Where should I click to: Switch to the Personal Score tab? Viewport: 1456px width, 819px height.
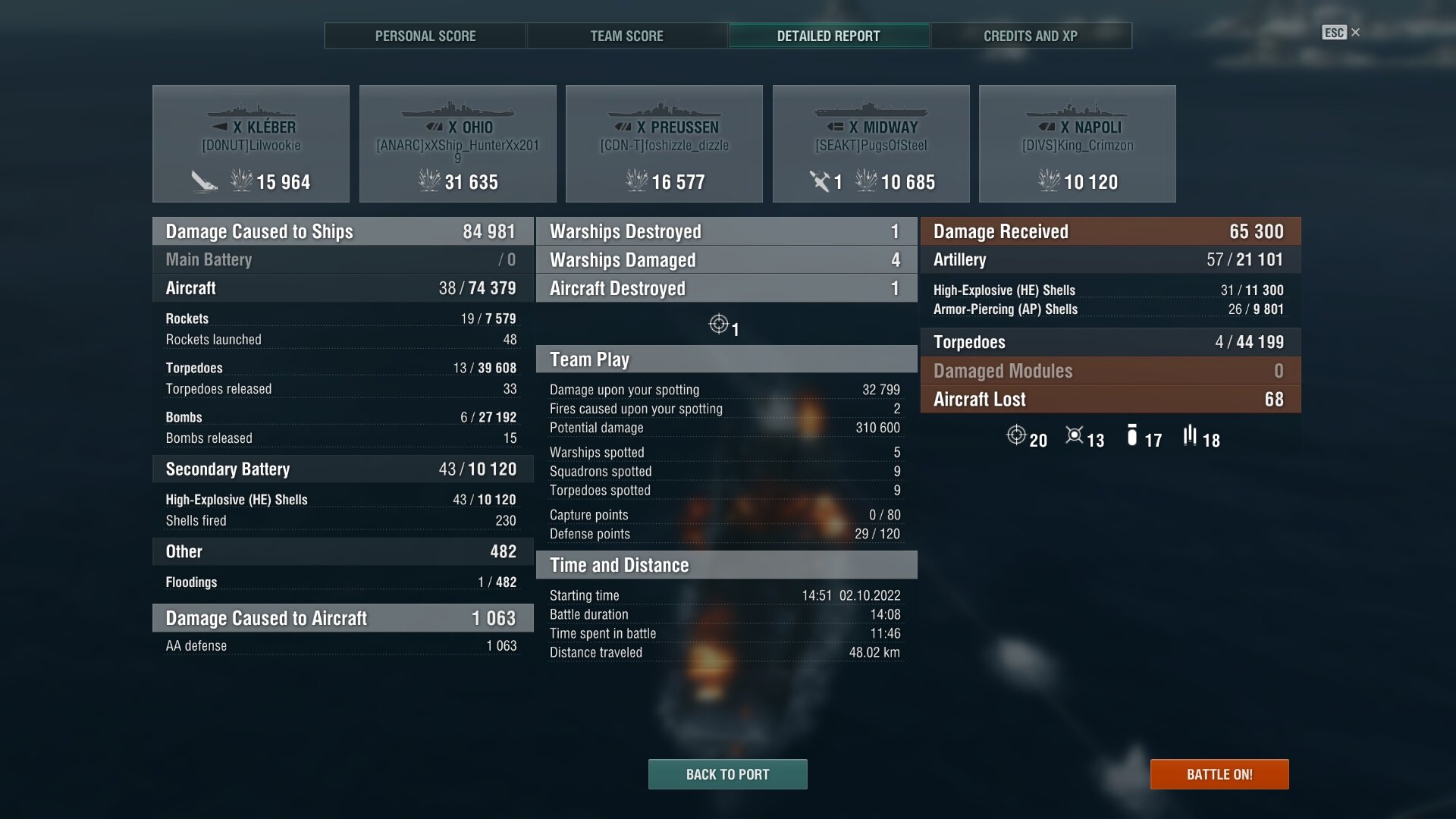[x=425, y=36]
